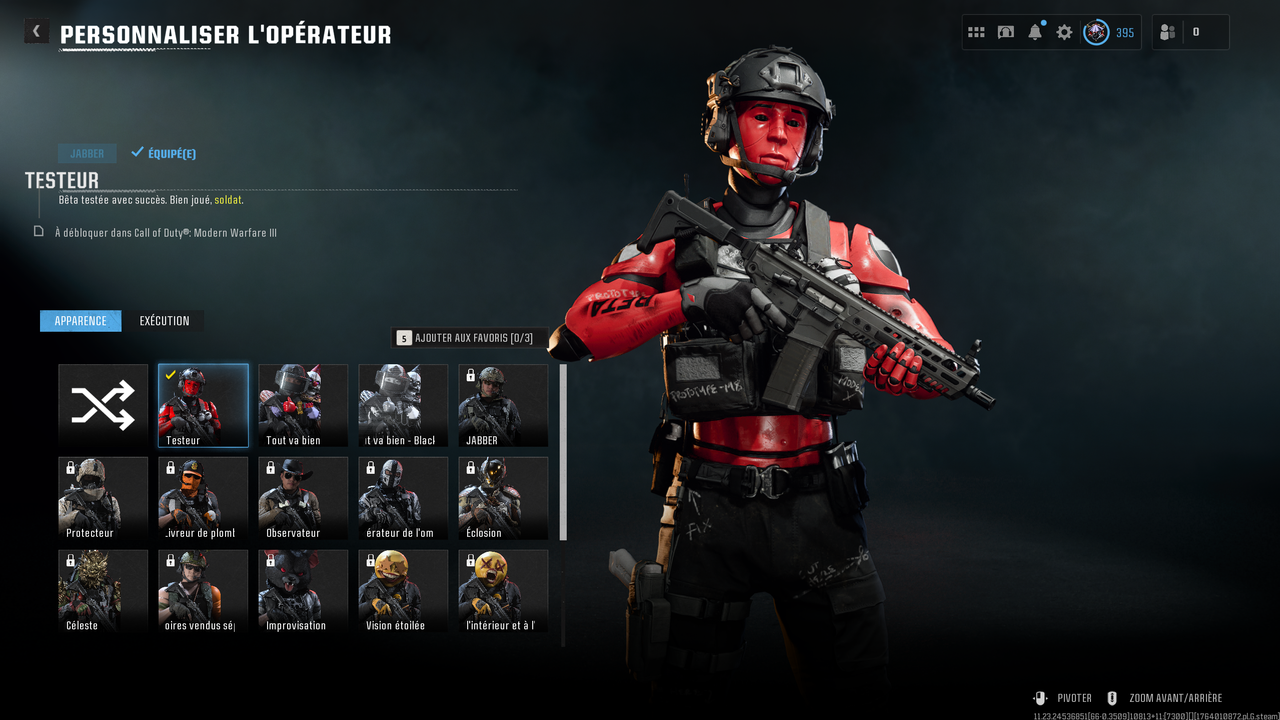Viewport: 1280px width, 720px height.
Task: Choose the Testeur operator skin
Action: (x=203, y=405)
